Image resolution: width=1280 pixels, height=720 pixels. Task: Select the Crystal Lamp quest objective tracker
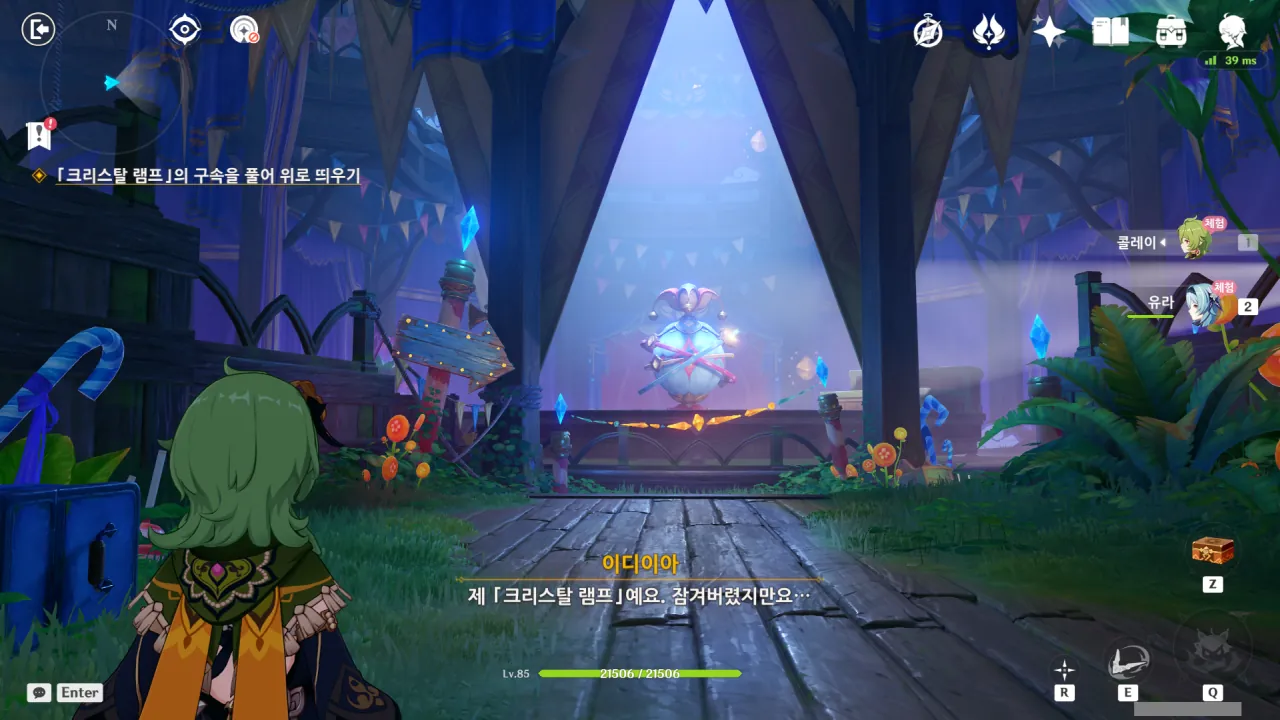tap(207, 176)
